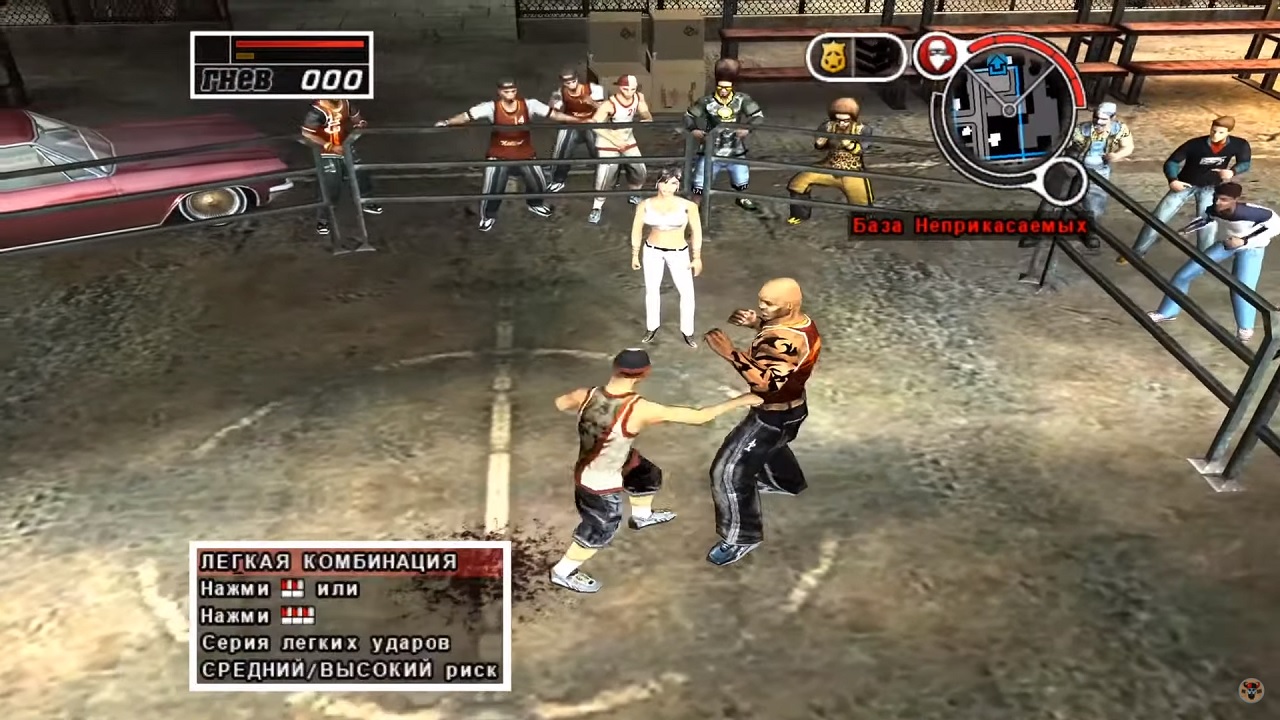1280x720 pixels.
Task: Click the empty dark circle below minimap
Action: (x=1062, y=182)
